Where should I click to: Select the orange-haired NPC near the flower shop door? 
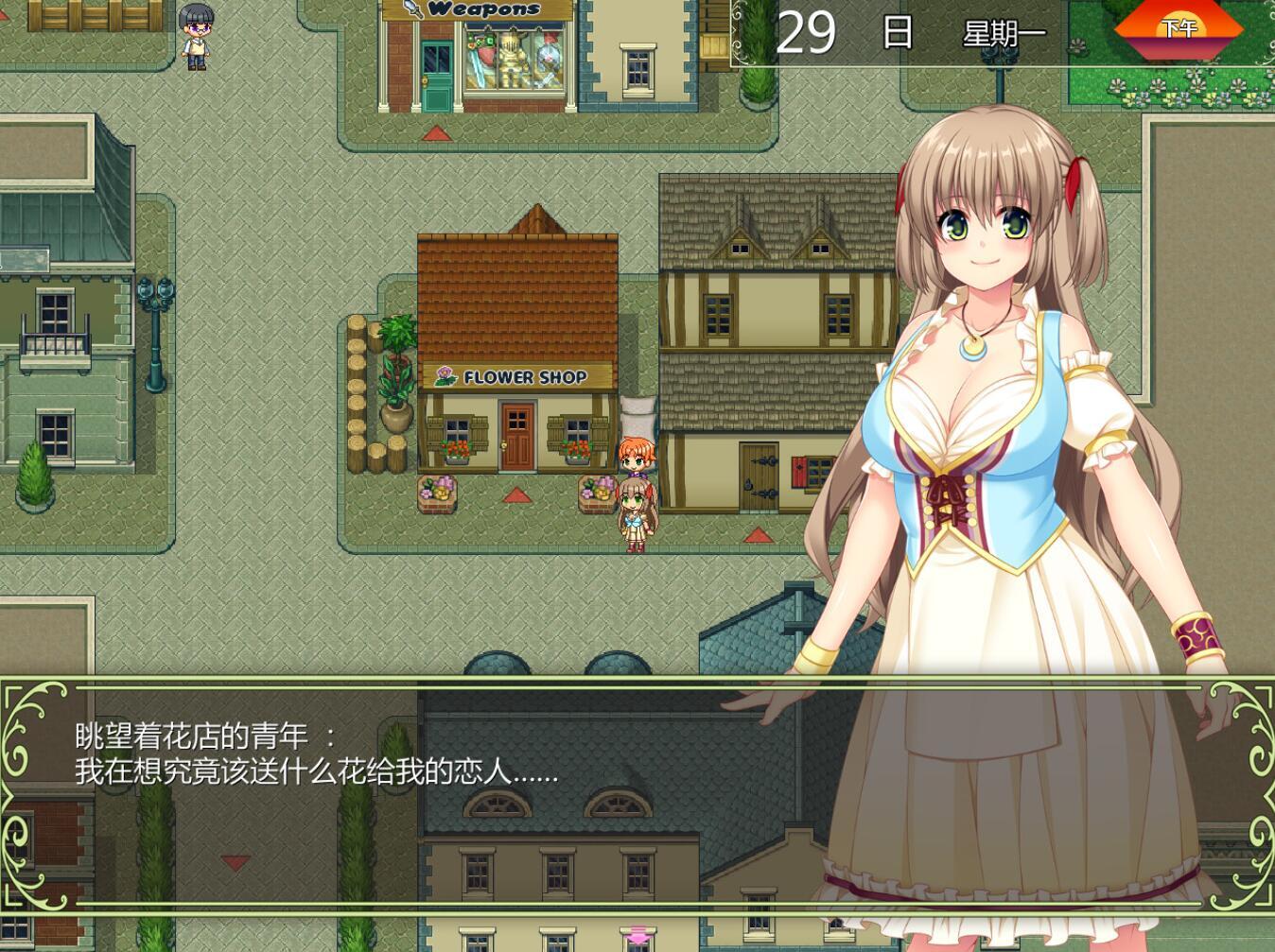639,458
